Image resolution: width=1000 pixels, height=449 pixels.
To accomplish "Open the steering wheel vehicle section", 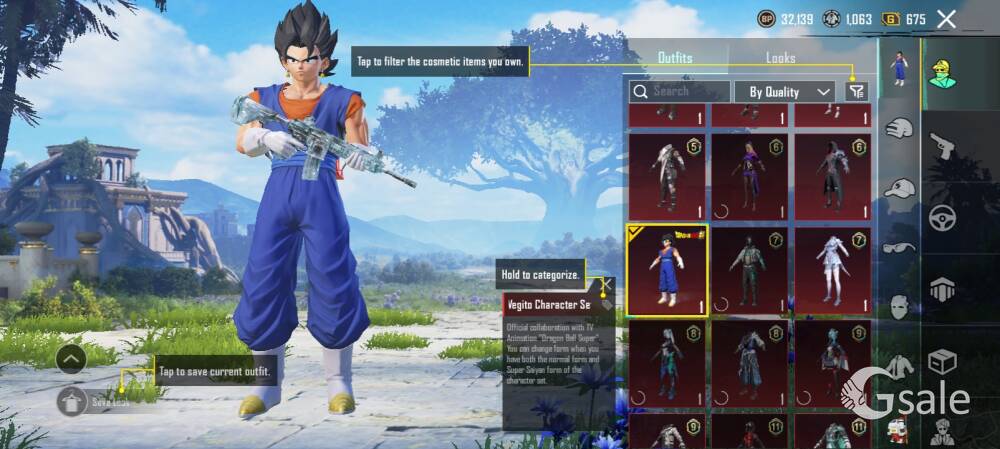I will (943, 217).
